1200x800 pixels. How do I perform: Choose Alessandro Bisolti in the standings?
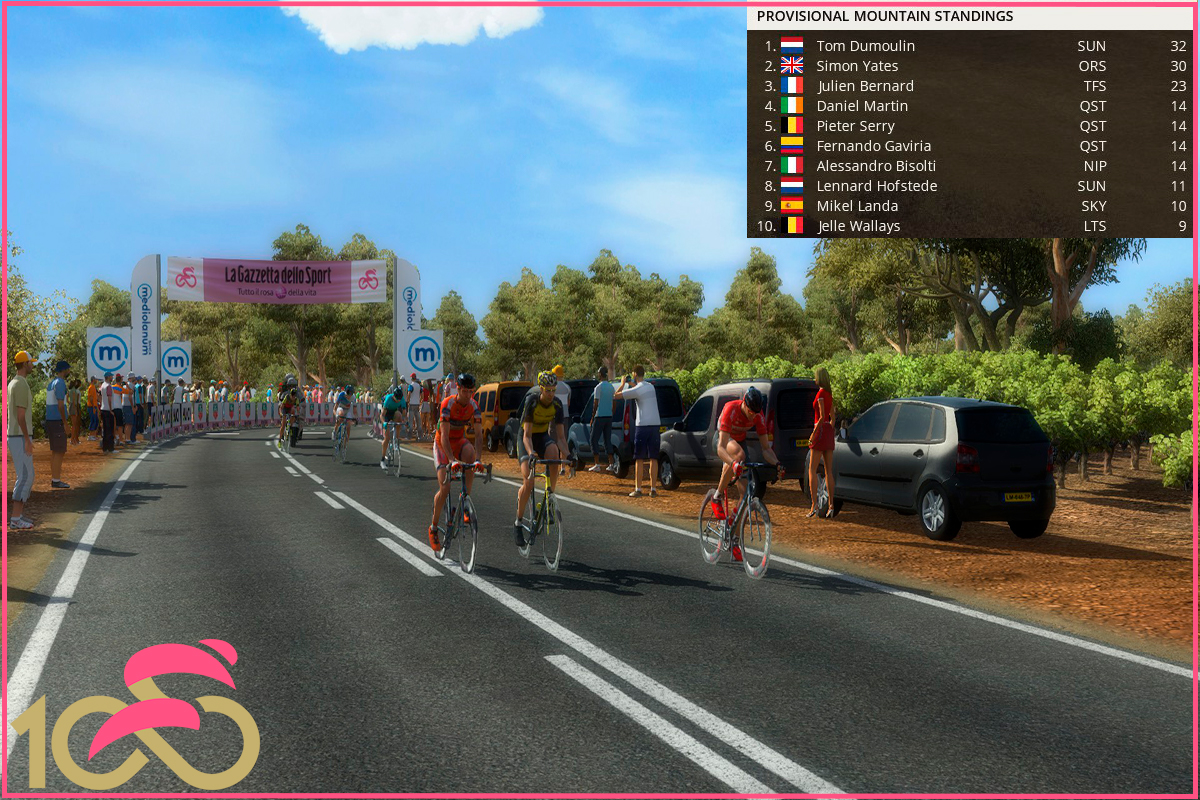point(876,166)
